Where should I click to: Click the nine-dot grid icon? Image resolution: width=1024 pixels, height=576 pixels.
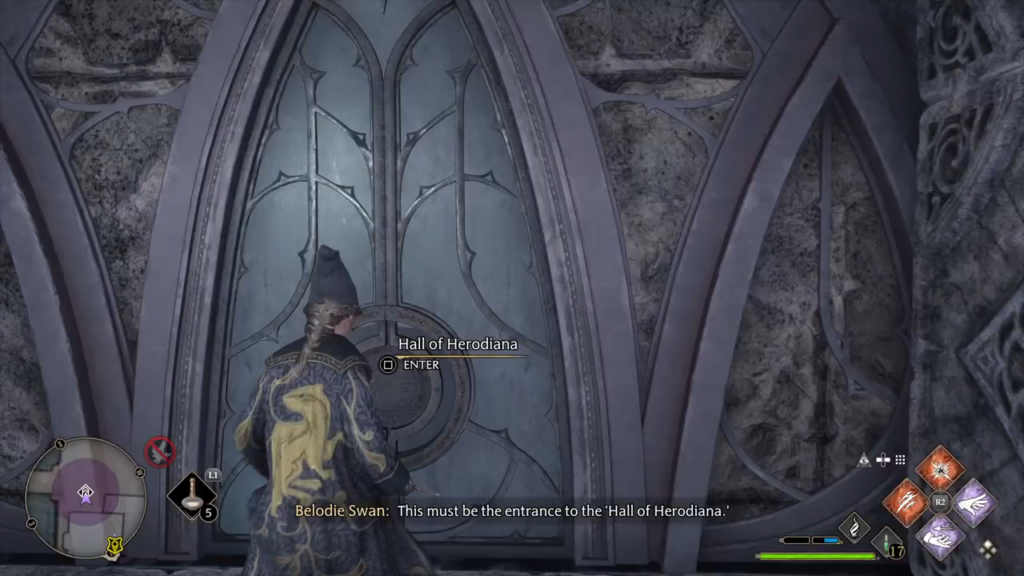tap(900, 460)
